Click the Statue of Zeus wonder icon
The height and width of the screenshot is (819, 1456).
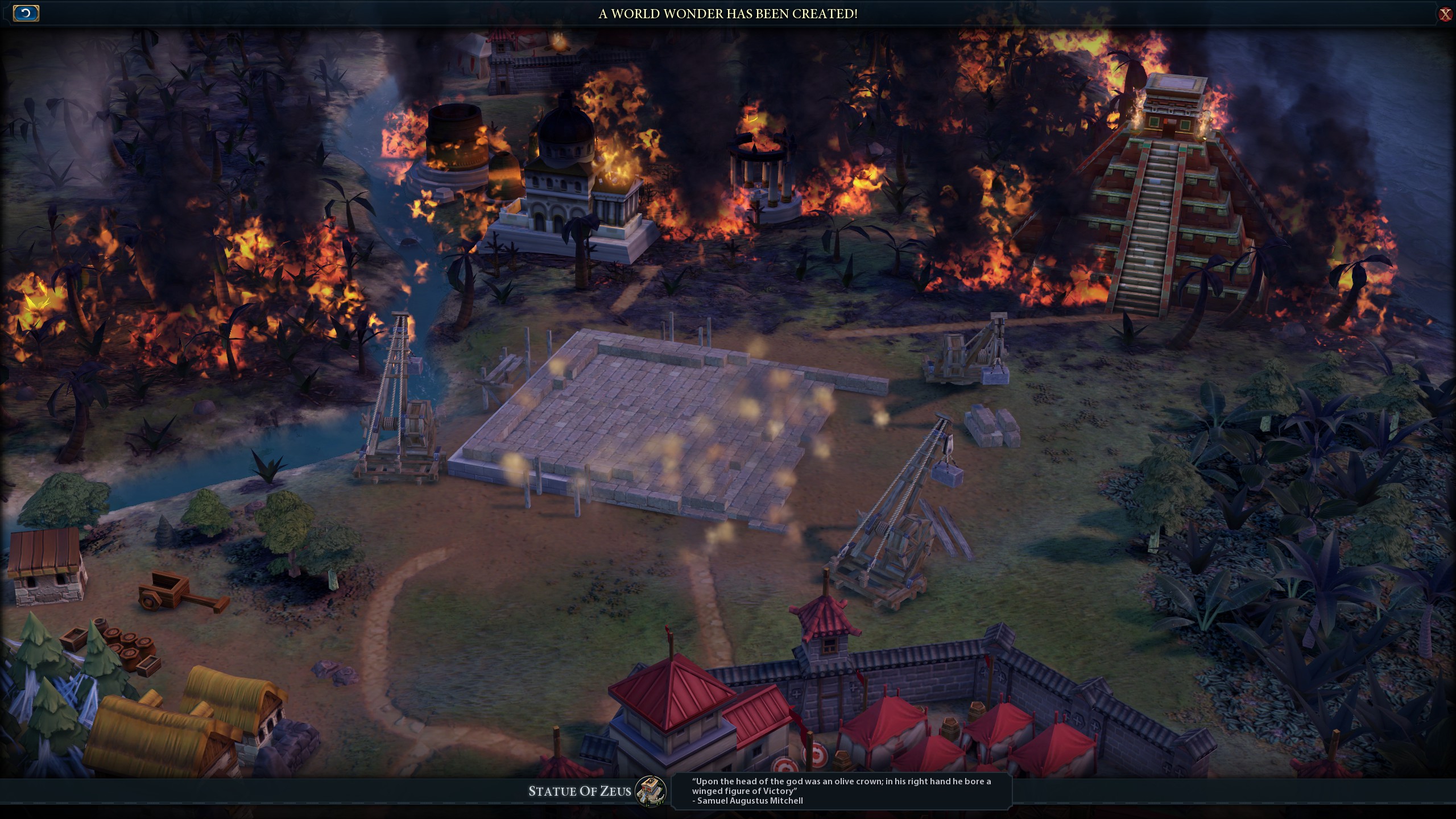(651, 791)
